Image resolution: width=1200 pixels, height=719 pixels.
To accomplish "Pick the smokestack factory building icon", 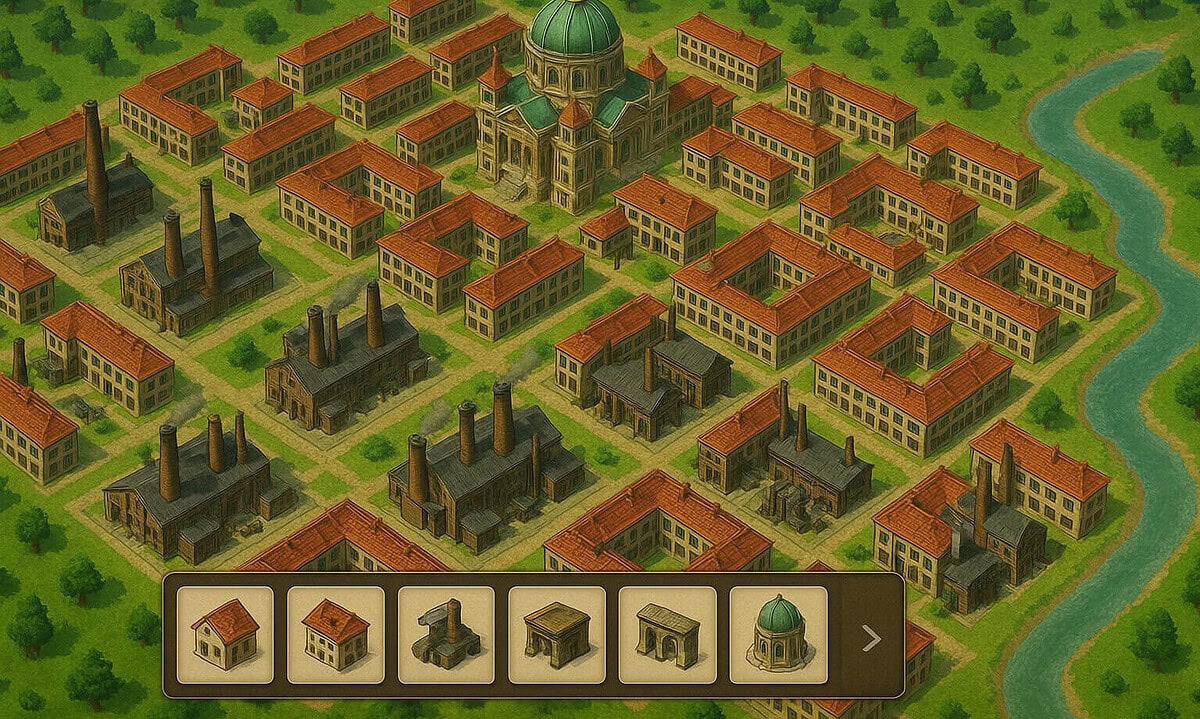I will 446,634.
